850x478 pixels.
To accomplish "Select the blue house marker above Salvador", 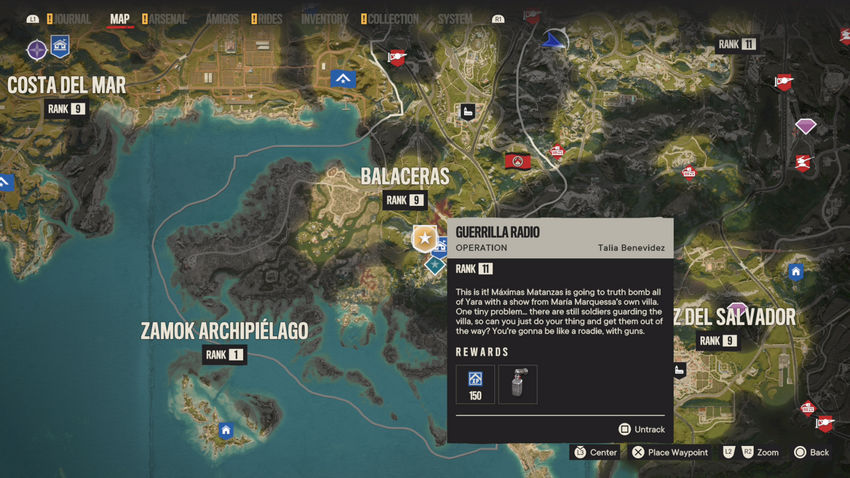I will (x=796, y=271).
